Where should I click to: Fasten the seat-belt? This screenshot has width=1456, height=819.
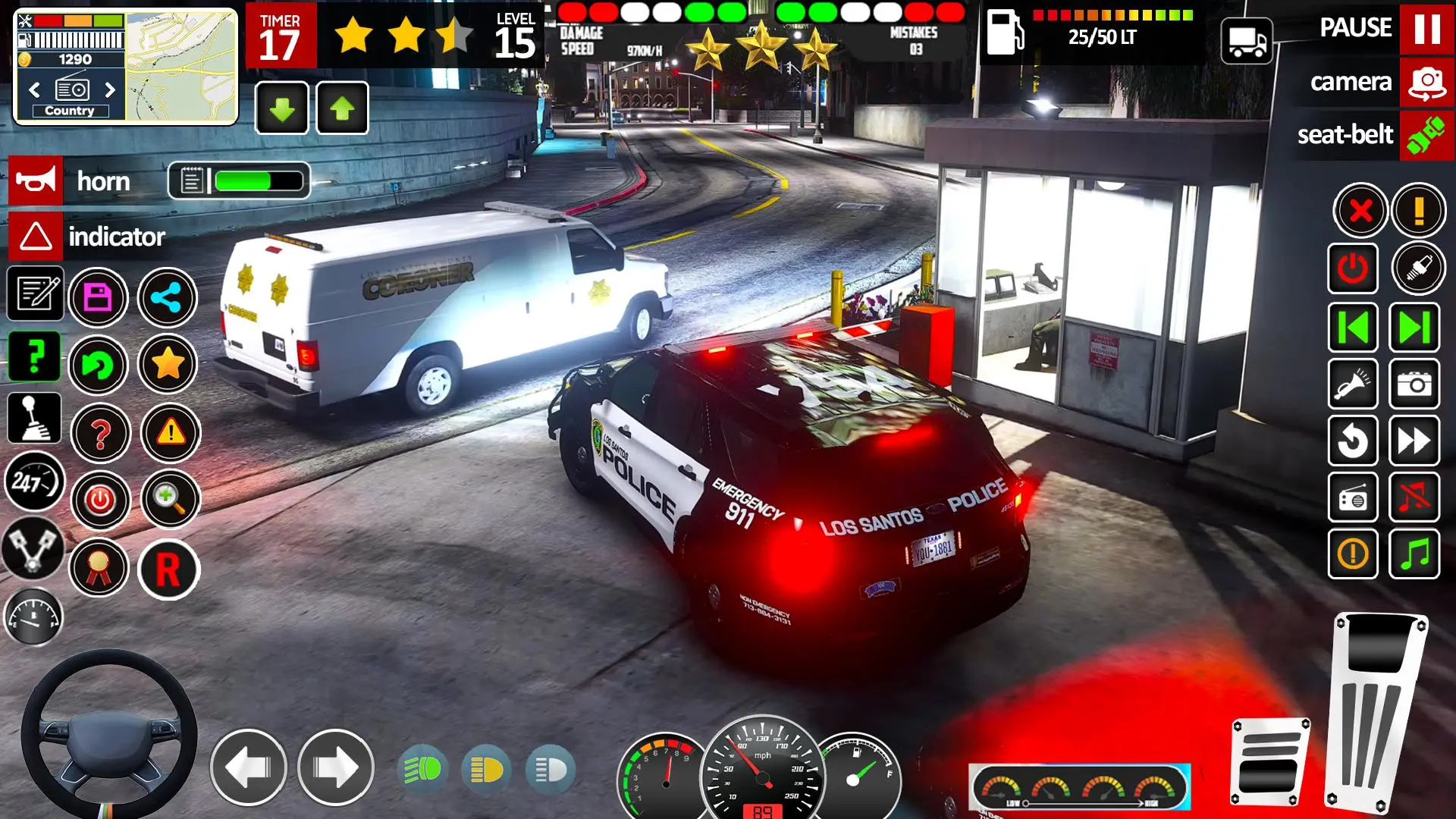pos(1426,136)
